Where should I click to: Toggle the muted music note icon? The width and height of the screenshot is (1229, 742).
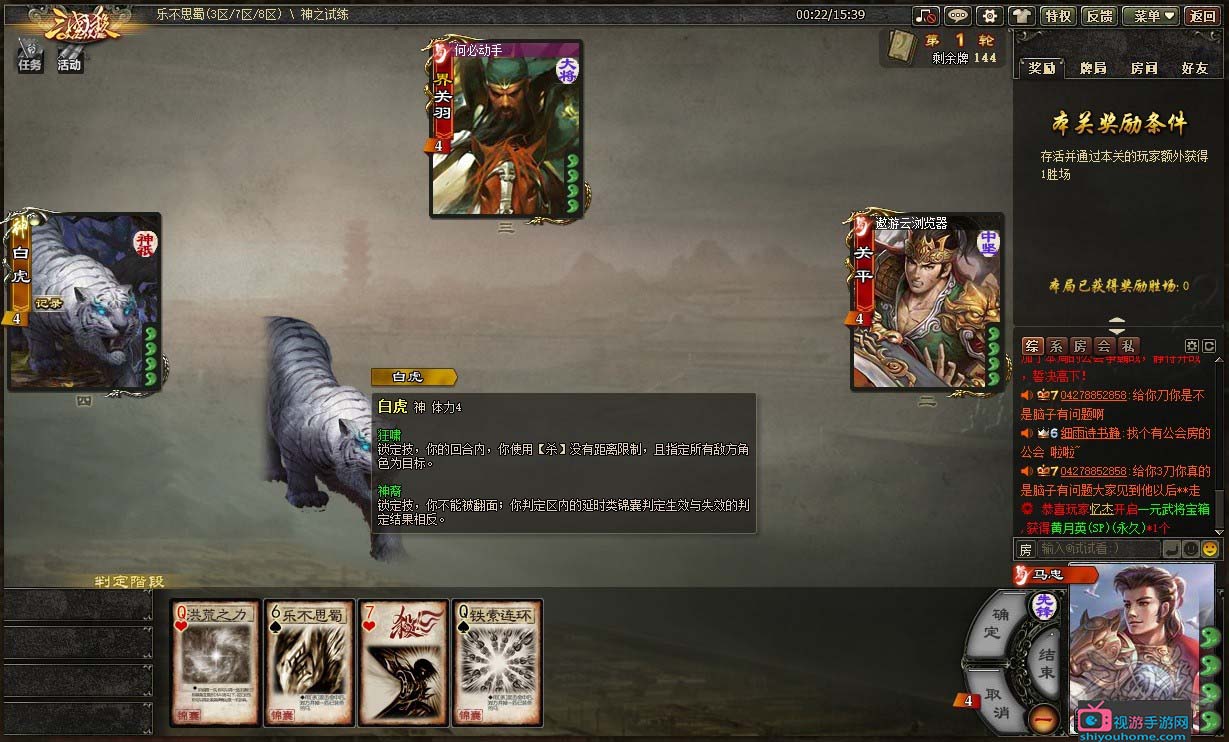click(x=927, y=16)
